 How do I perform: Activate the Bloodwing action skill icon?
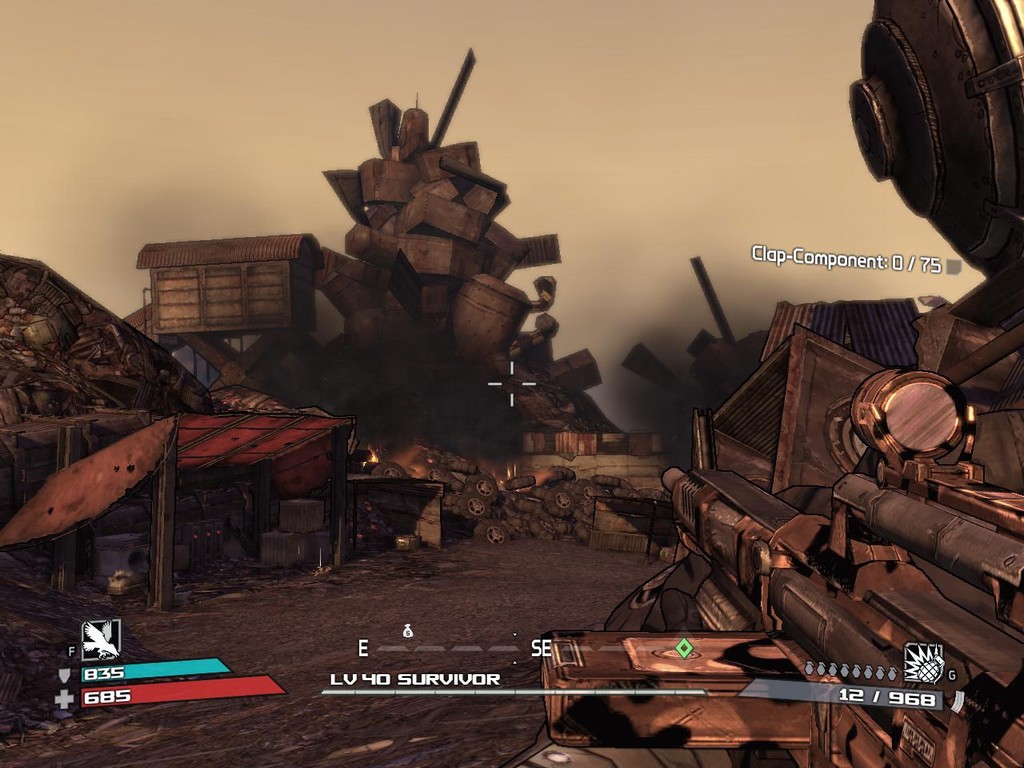point(101,640)
